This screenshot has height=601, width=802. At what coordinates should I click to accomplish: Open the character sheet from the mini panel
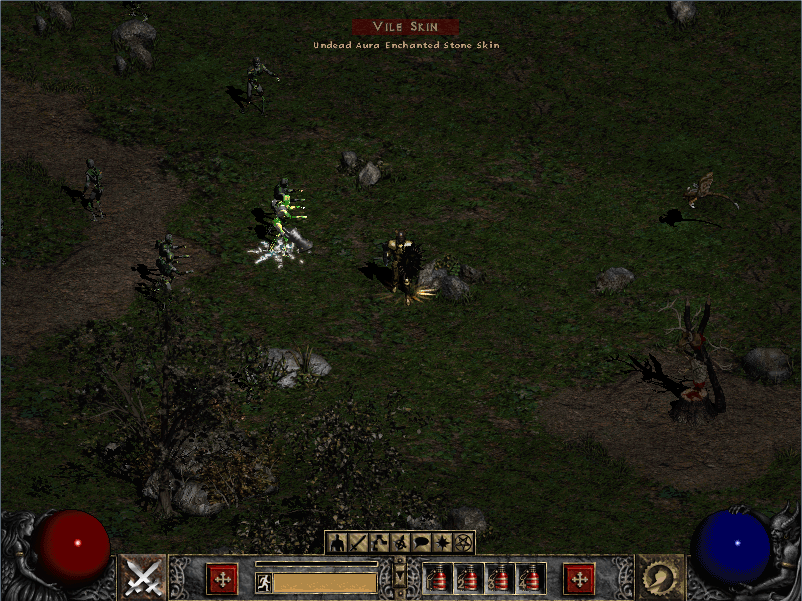[337, 543]
